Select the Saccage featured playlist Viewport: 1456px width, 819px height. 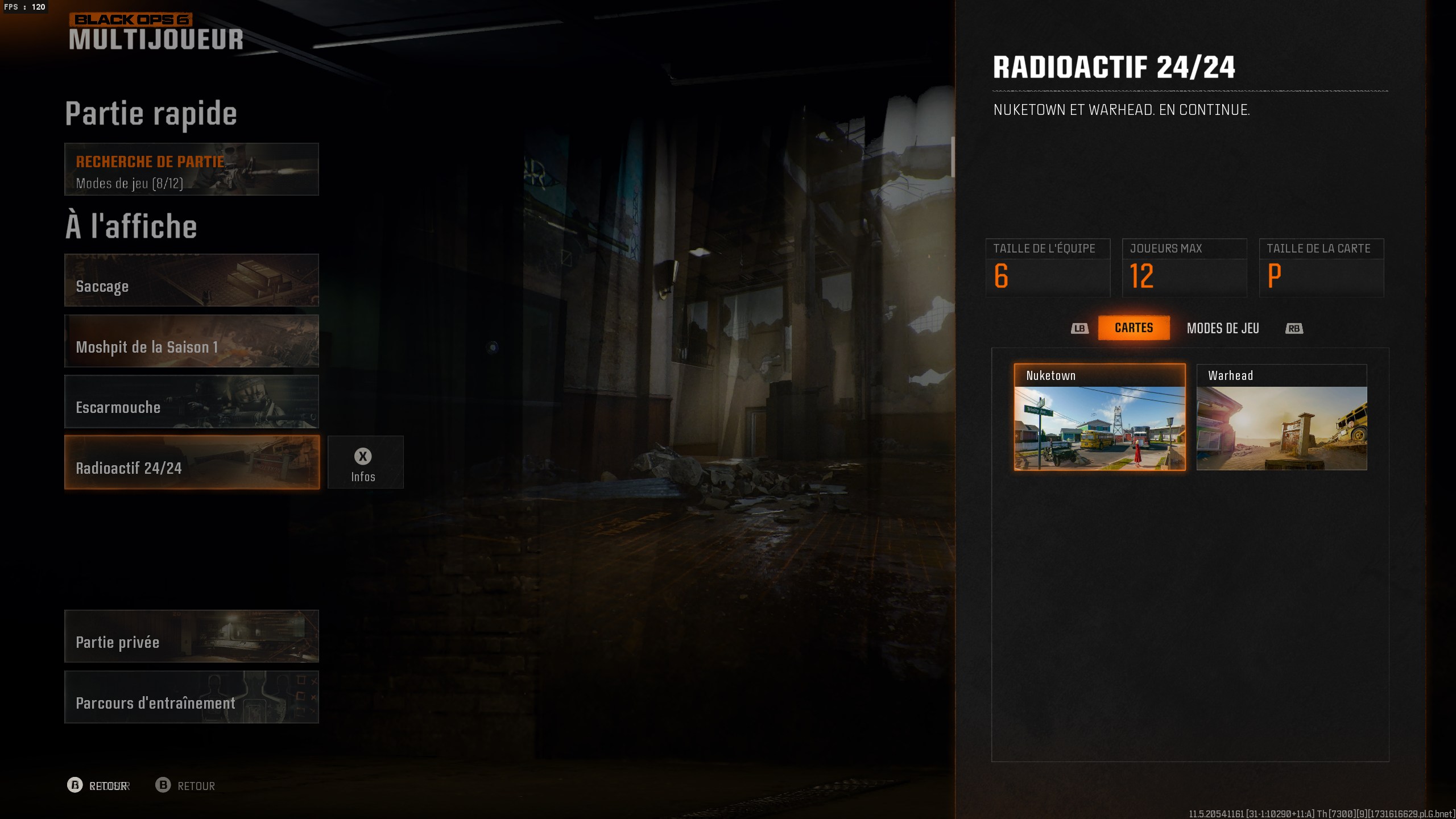click(191, 280)
